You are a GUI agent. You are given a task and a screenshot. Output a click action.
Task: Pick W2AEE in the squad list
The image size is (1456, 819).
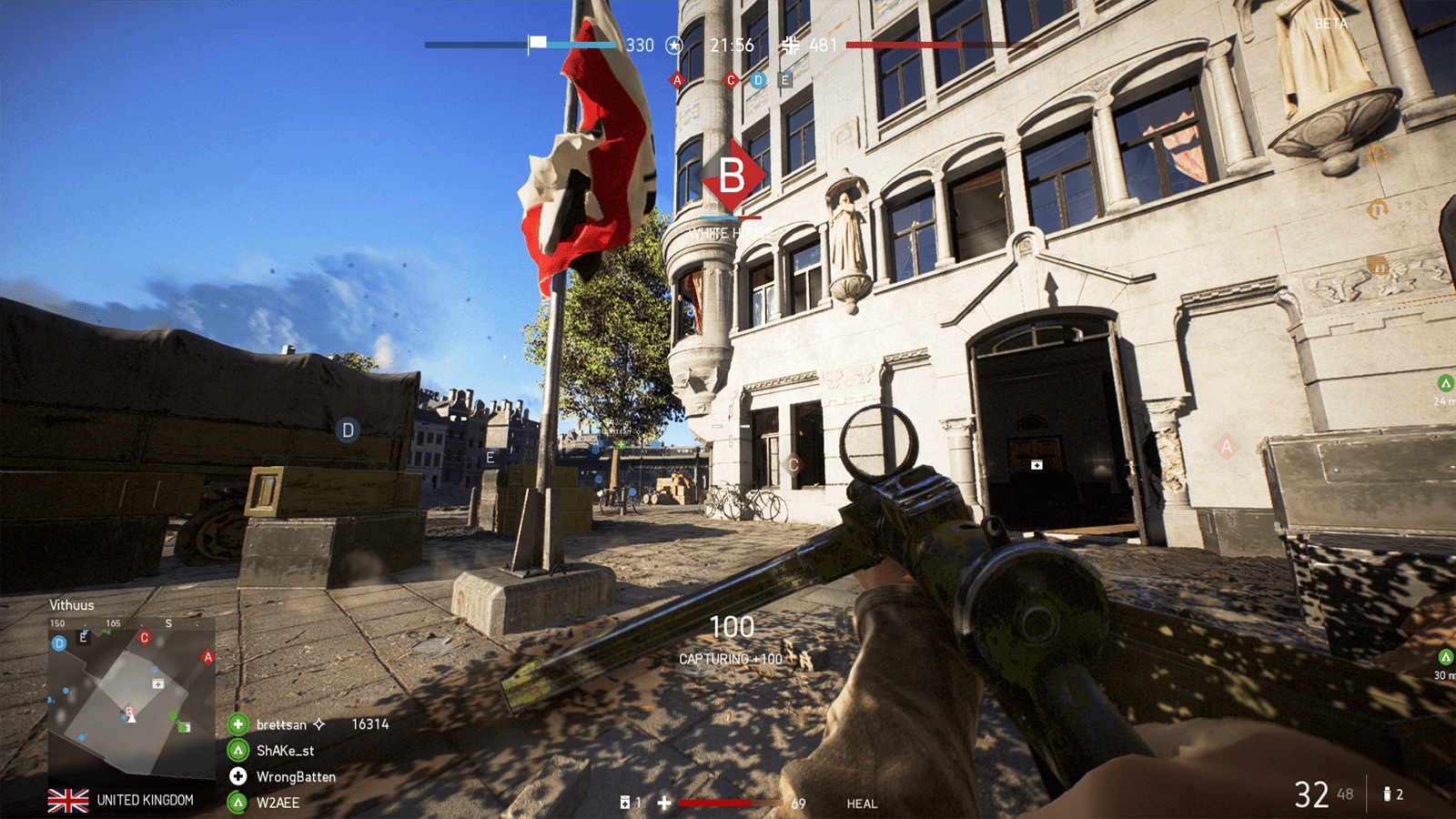(278, 803)
